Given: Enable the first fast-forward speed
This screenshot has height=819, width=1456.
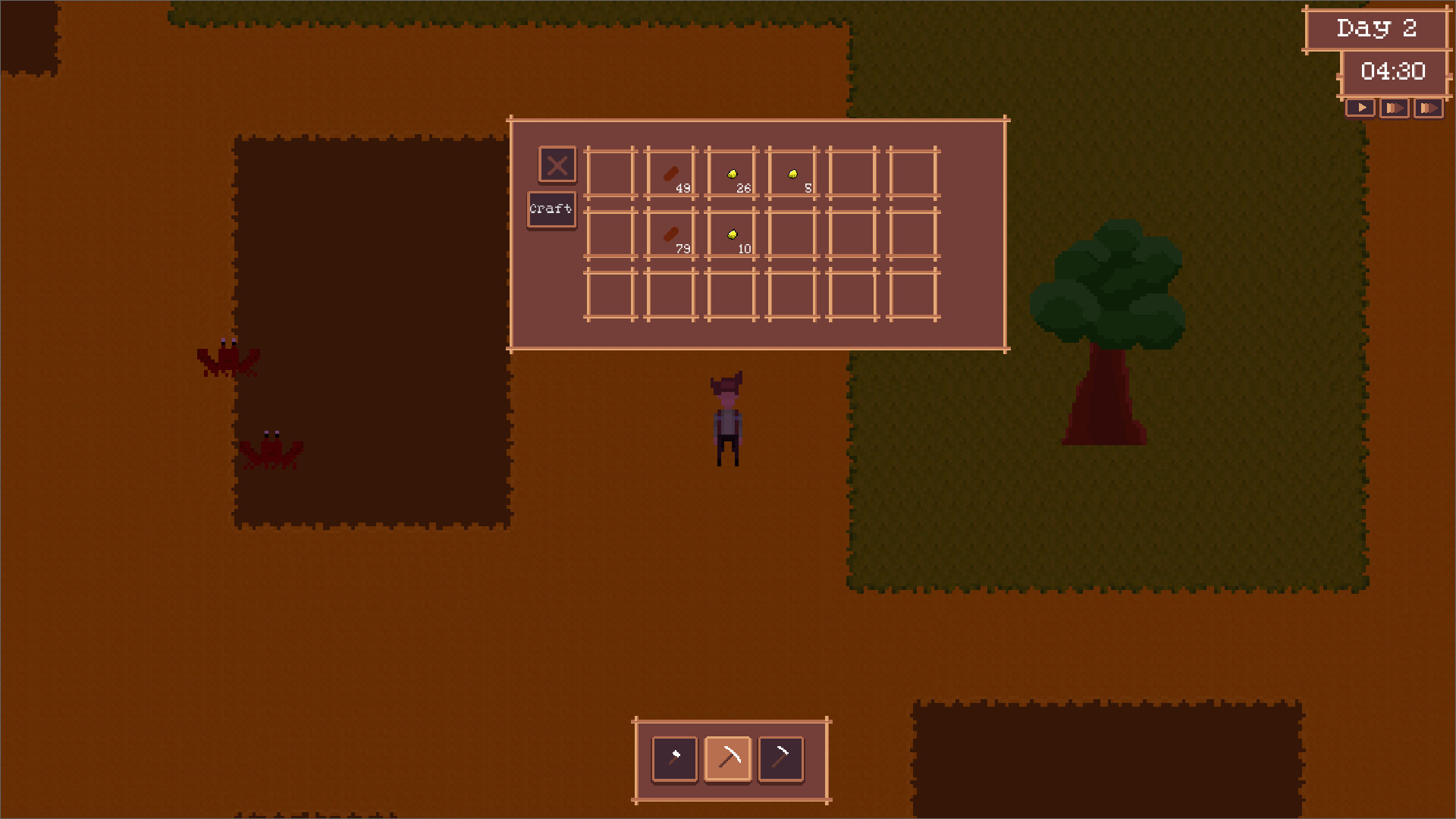Looking at the screenshot, I should tap(1395, 108).
